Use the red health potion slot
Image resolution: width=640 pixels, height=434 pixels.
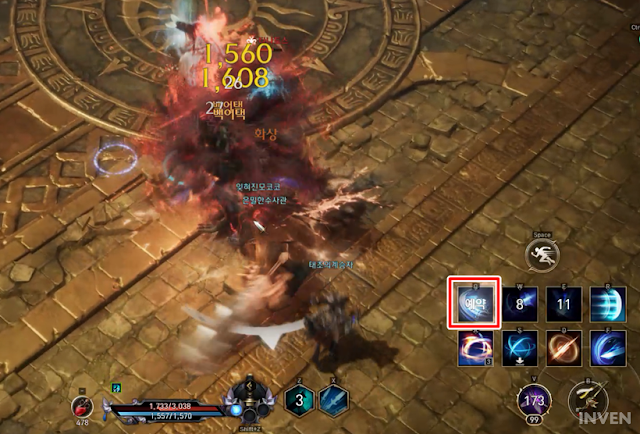pos(80,405)
